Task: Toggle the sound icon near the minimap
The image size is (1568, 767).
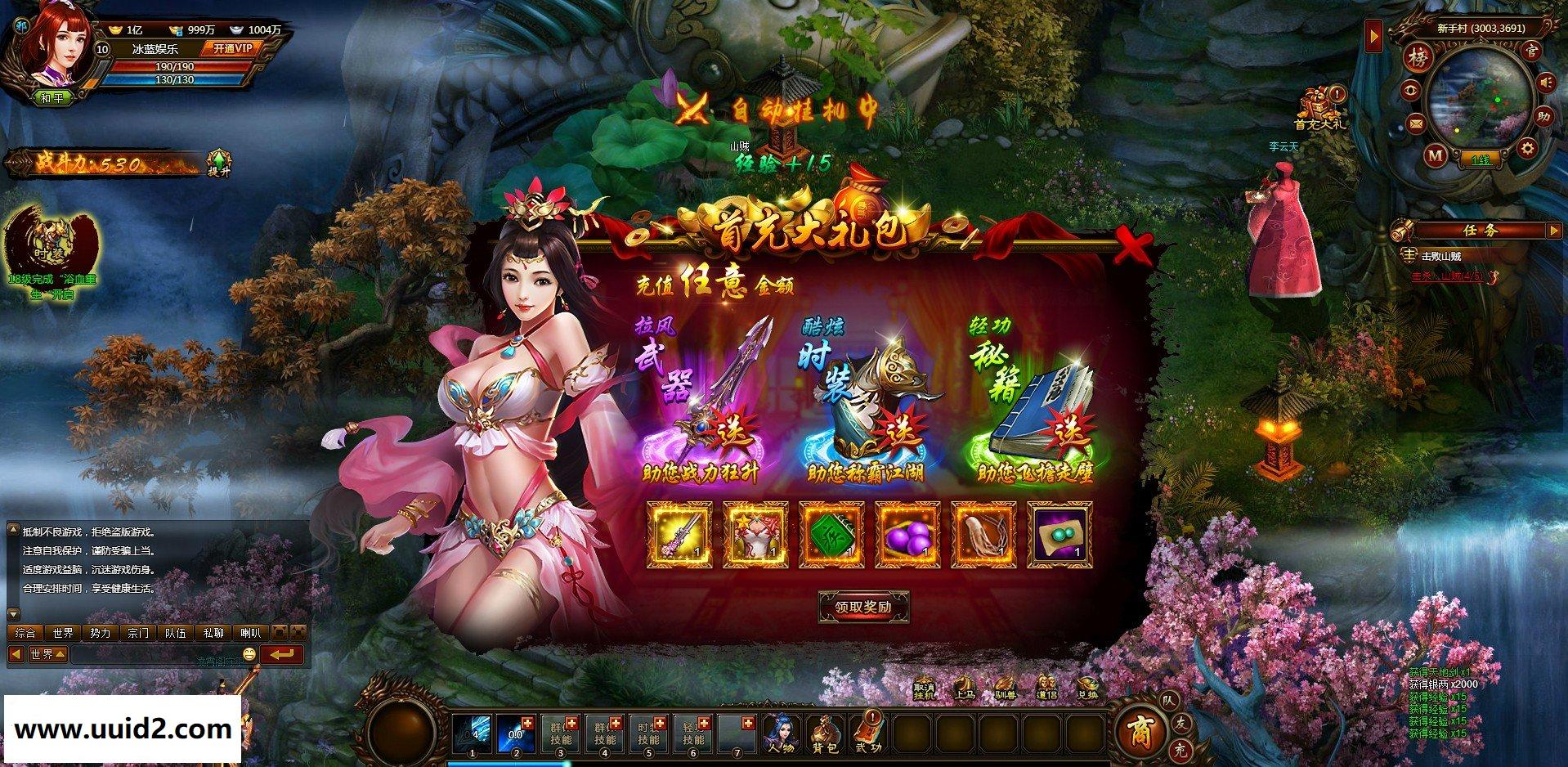Action: coord(1545,83)
